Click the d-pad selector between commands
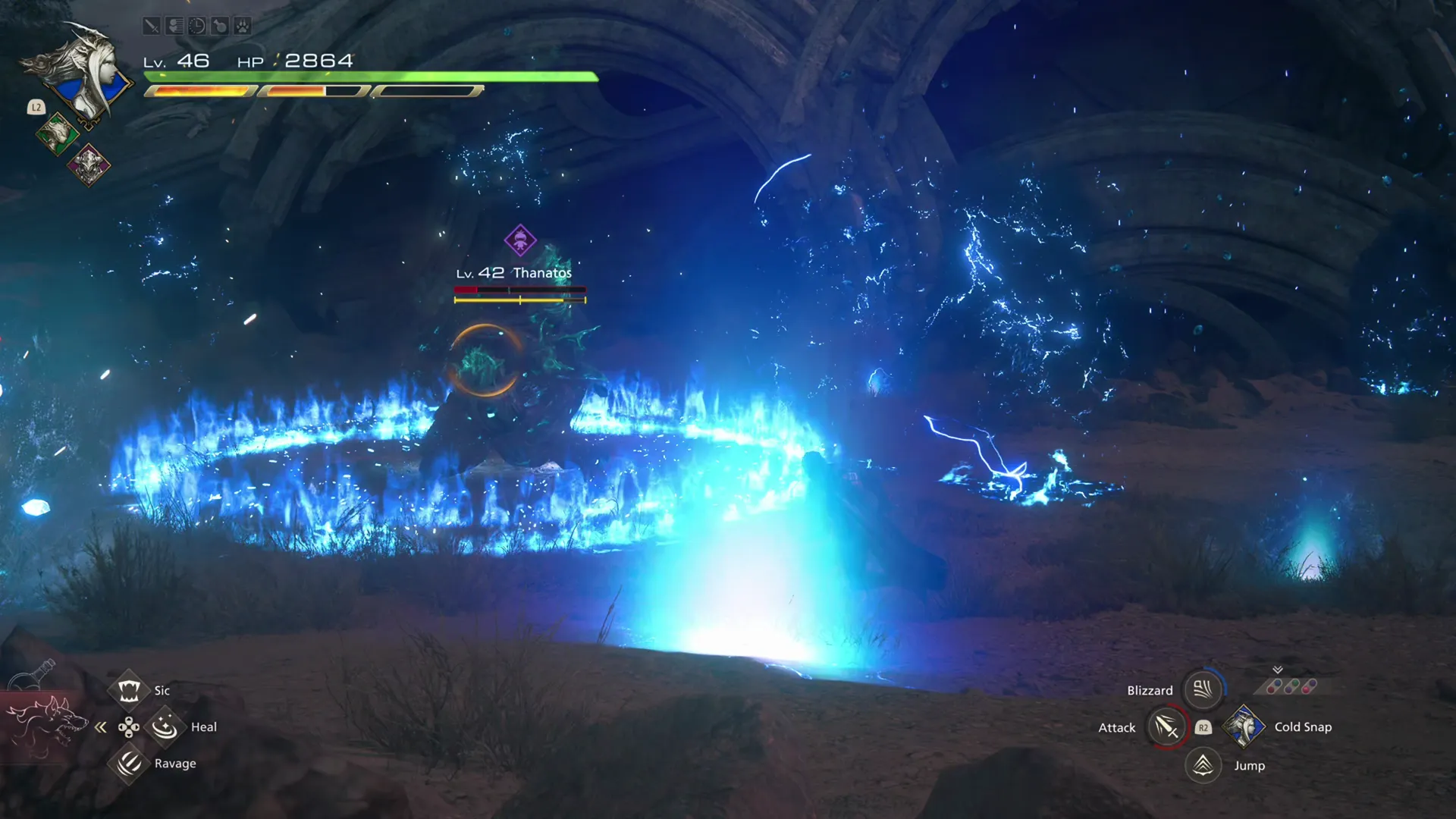The width and height of the screenshot is (1456, 819). tap(130, 726)
